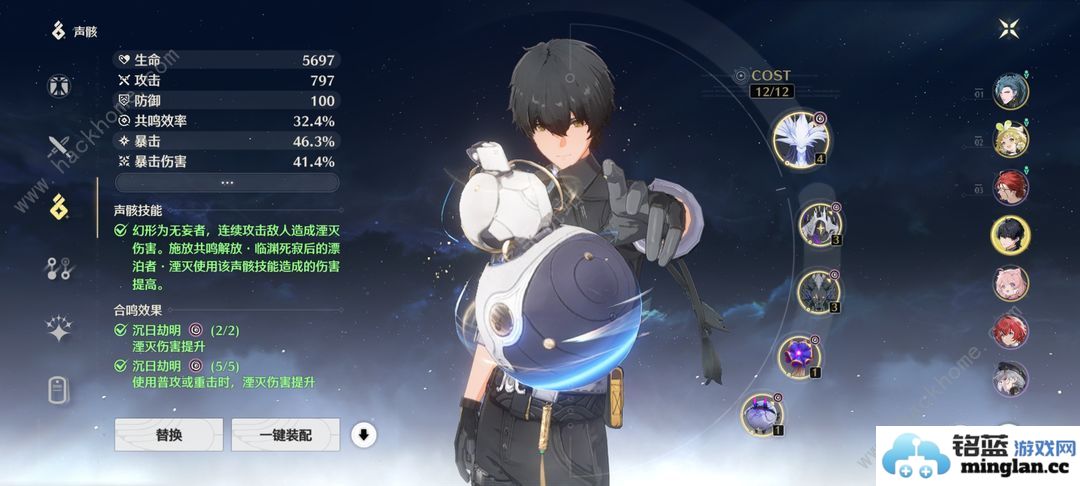Close the echo screen with the top-right X

(1007, 29)
